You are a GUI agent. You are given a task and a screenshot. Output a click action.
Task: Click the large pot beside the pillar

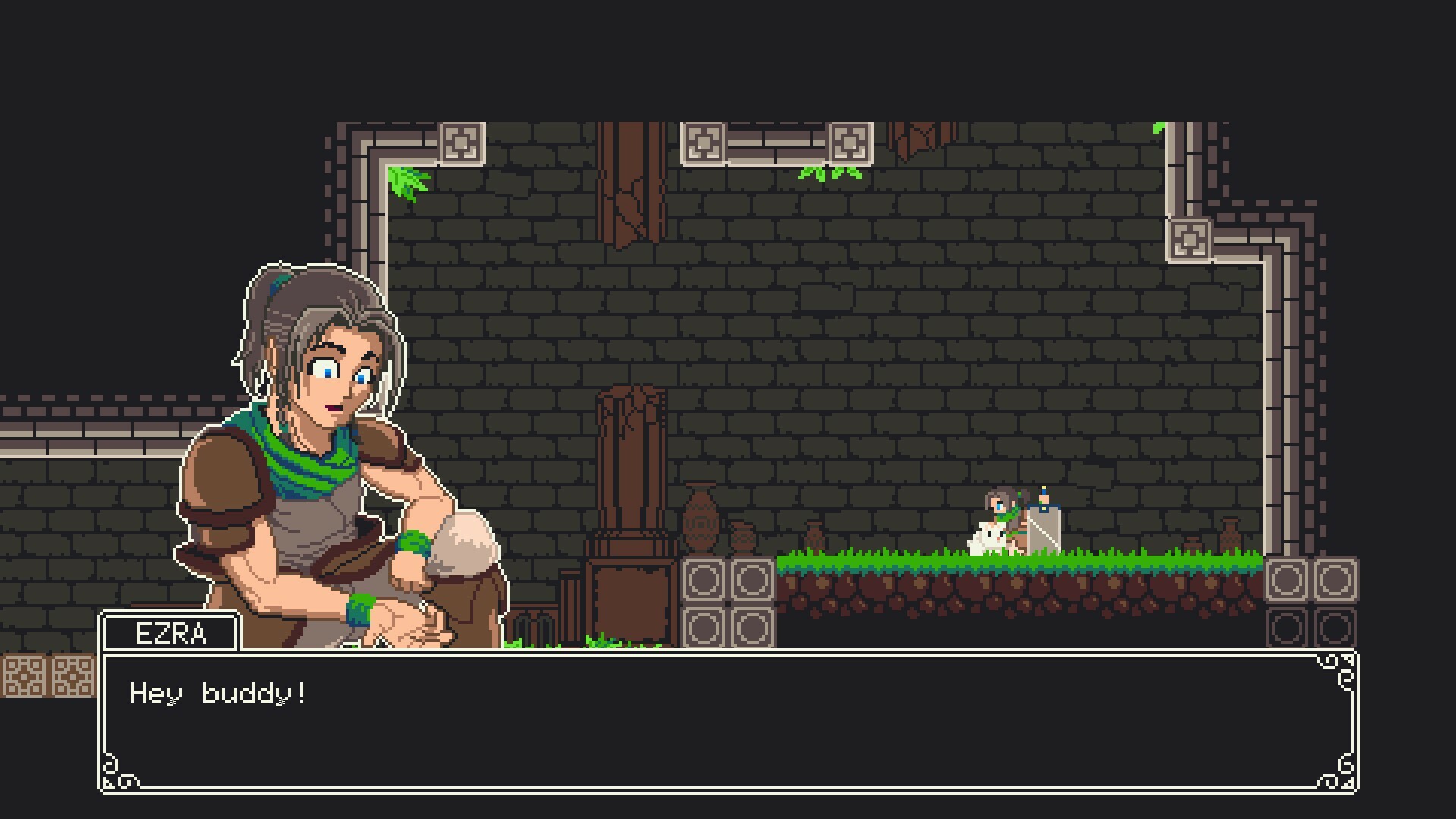[x=702, y=524]
